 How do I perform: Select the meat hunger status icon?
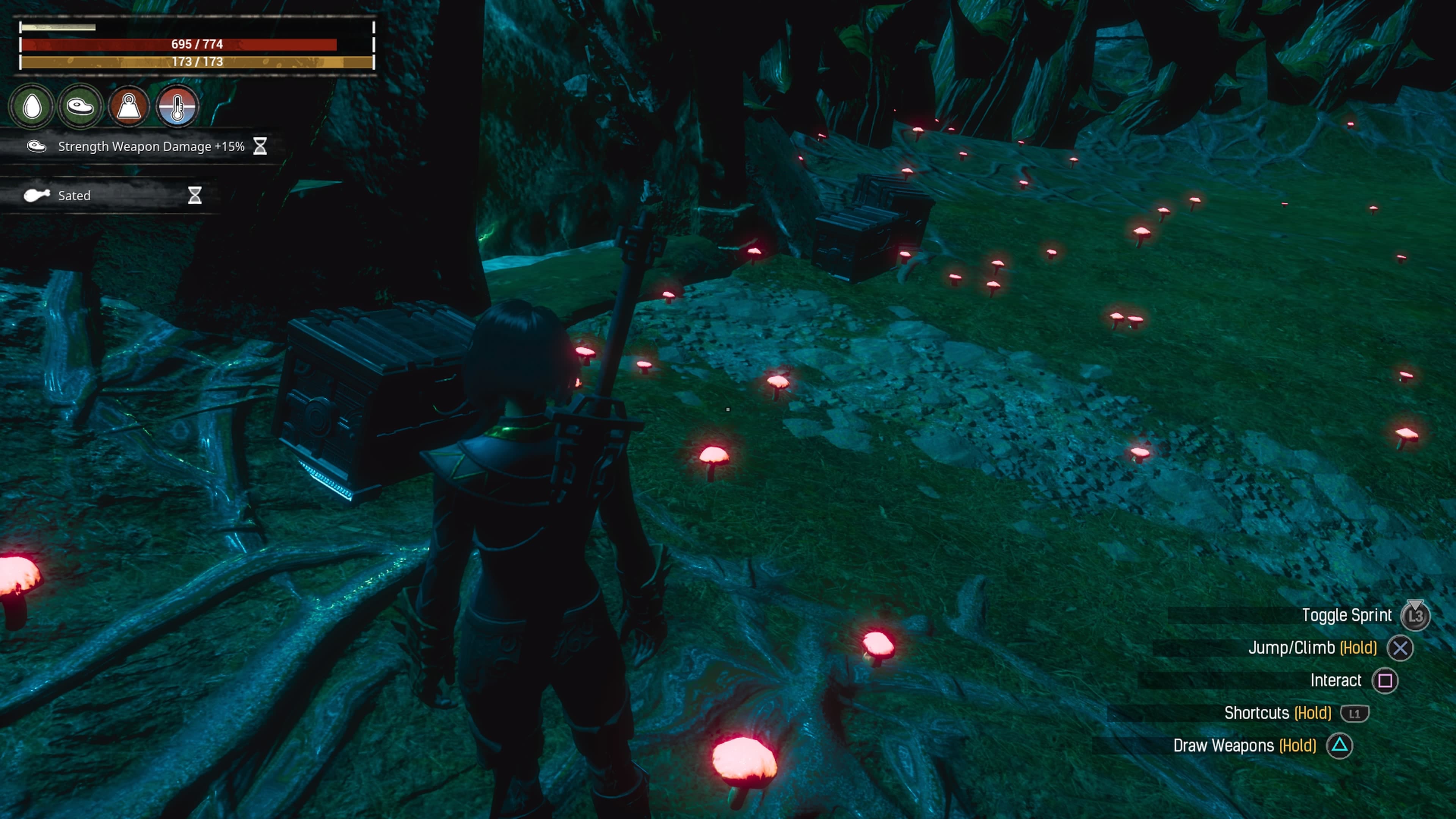[80, 106]
